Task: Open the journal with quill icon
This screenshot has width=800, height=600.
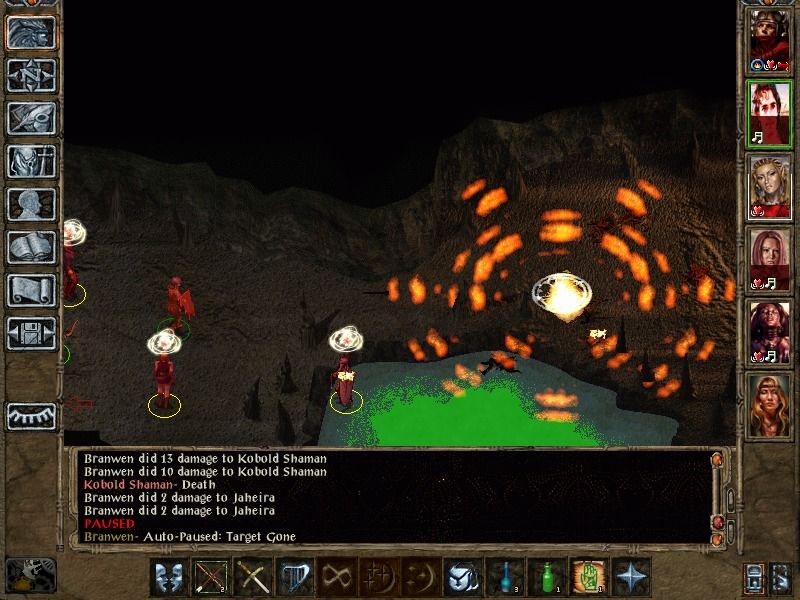Action: point(31,118)
